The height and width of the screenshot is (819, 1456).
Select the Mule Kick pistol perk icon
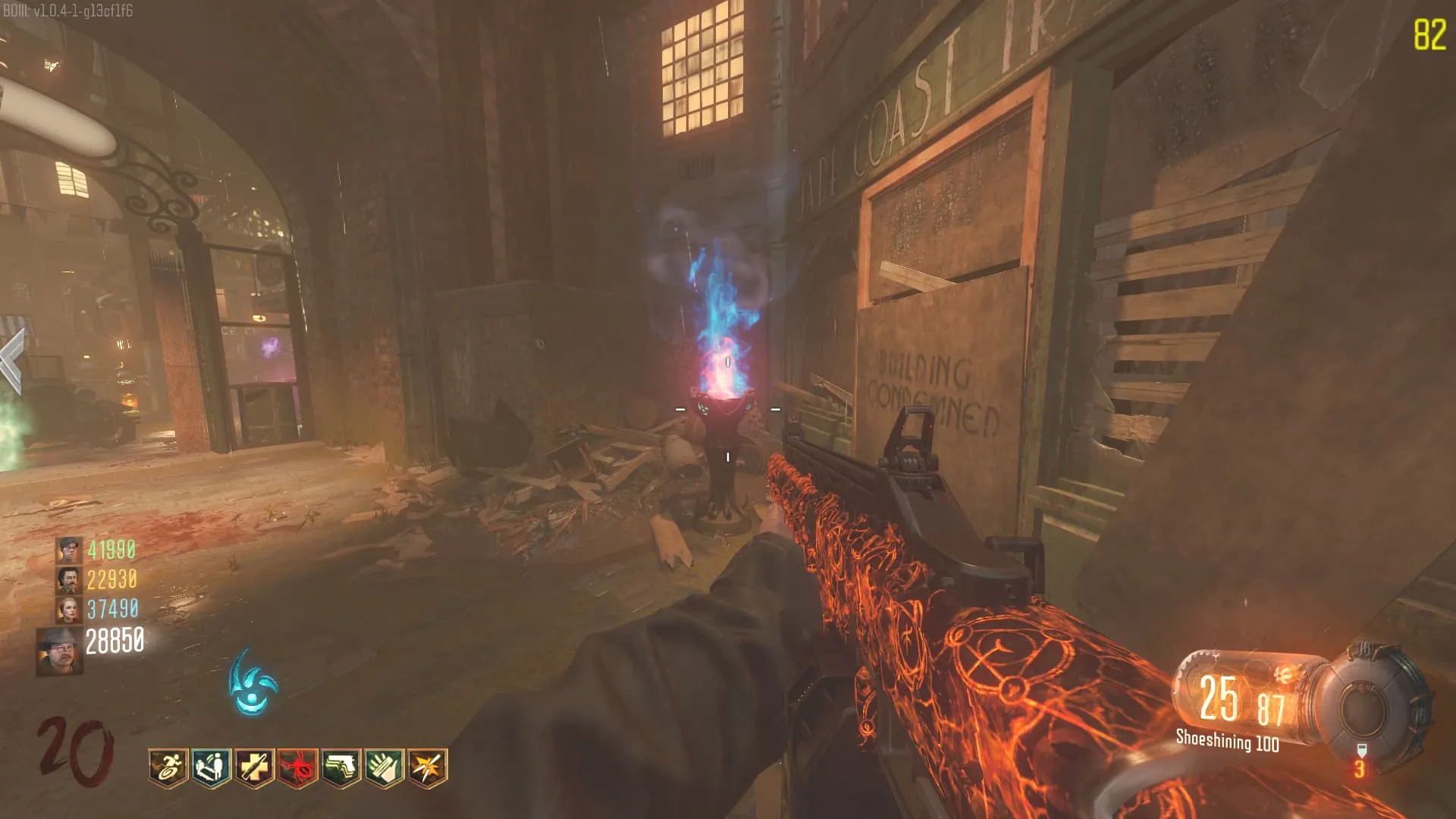(x=341, y=767)
